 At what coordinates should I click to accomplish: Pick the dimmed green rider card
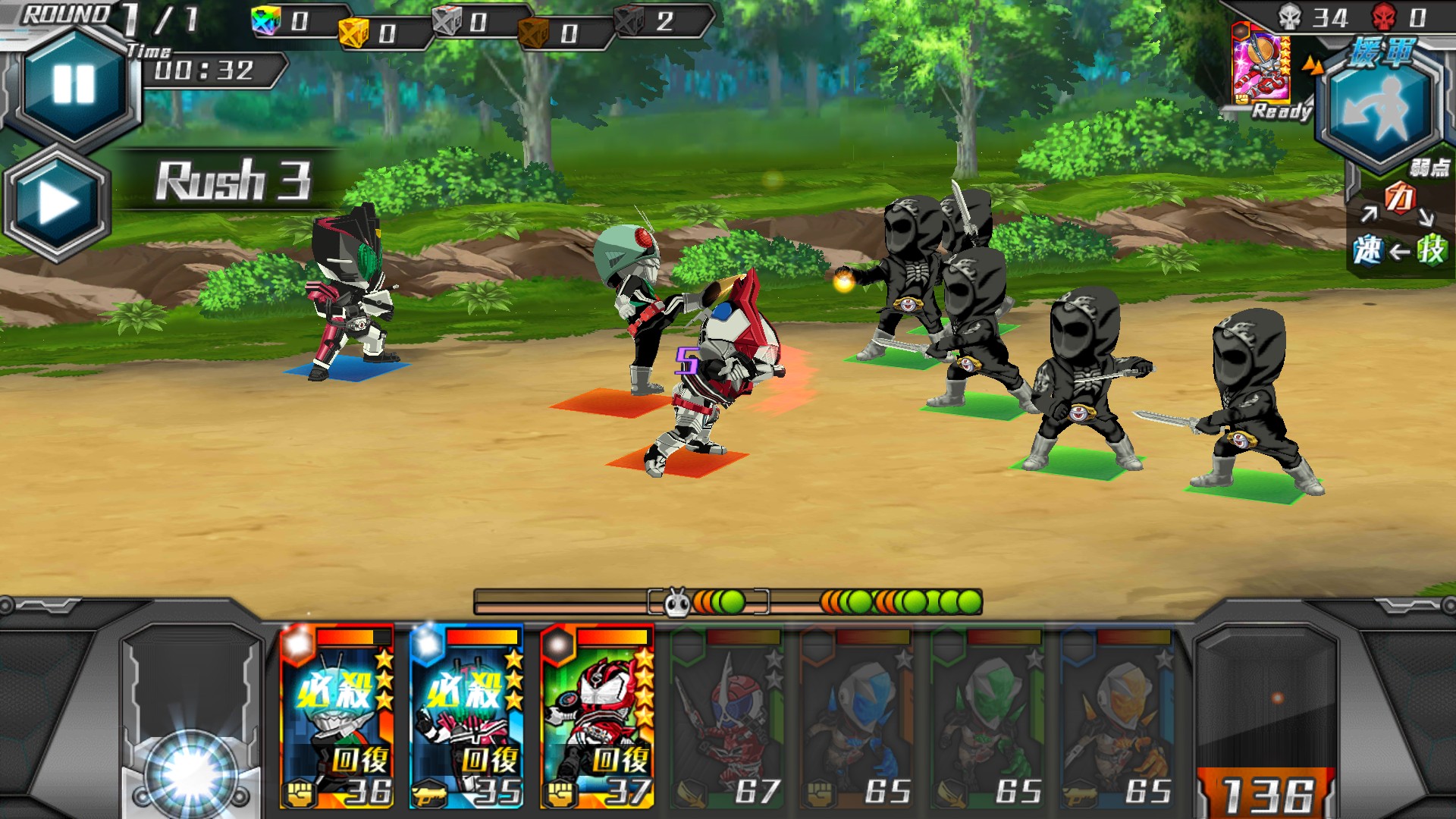point(987,717)
